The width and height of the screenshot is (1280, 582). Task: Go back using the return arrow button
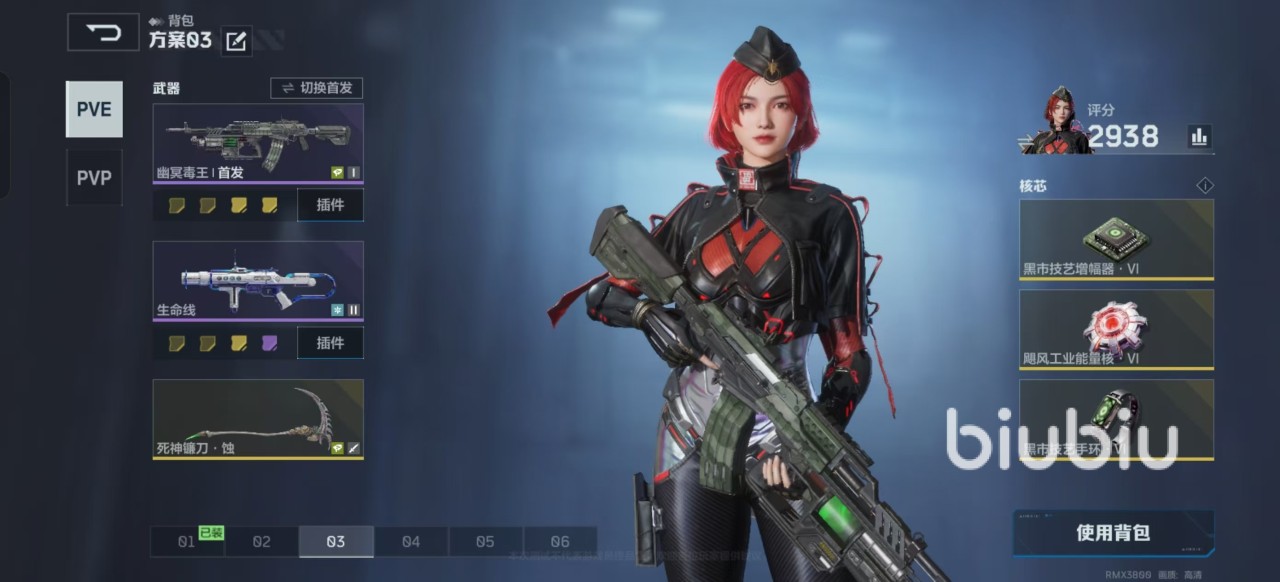103,32
